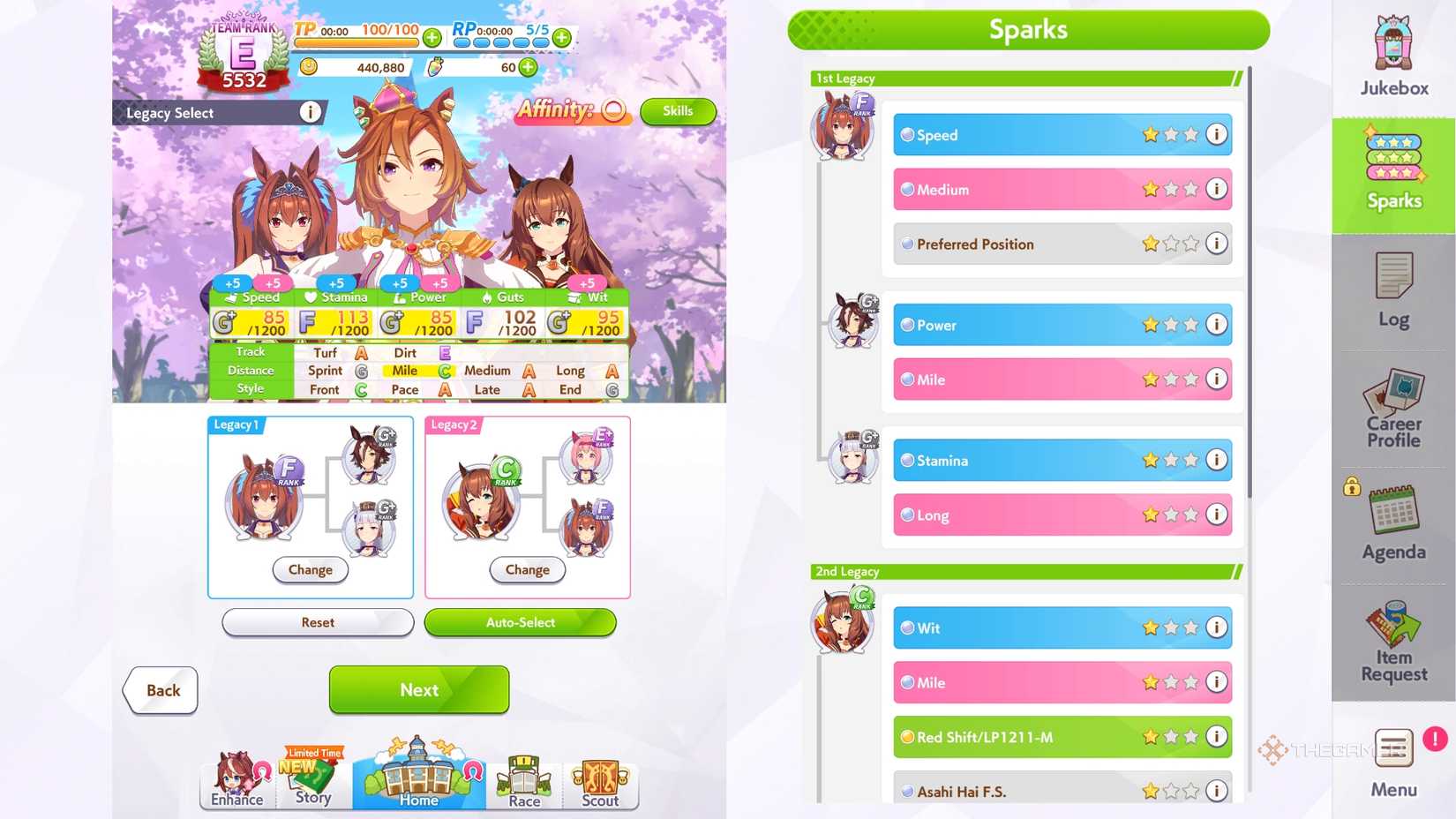The height and width of the screenshot is (819, 1456).
Task: Expand the Wit spark details
Action: pyautogui.click(x=1217, y=628)
